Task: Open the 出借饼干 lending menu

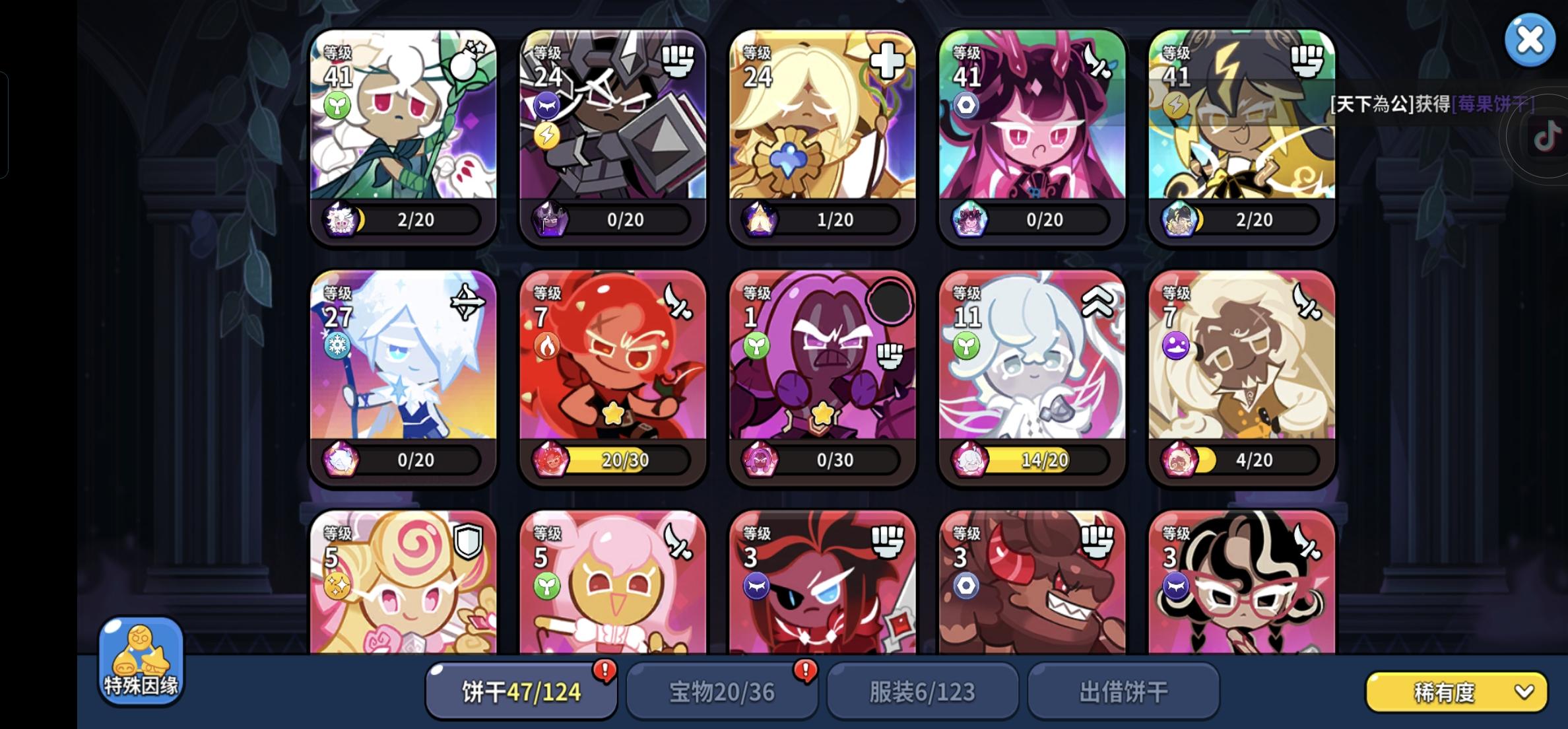Action: tap(1122, 691)
